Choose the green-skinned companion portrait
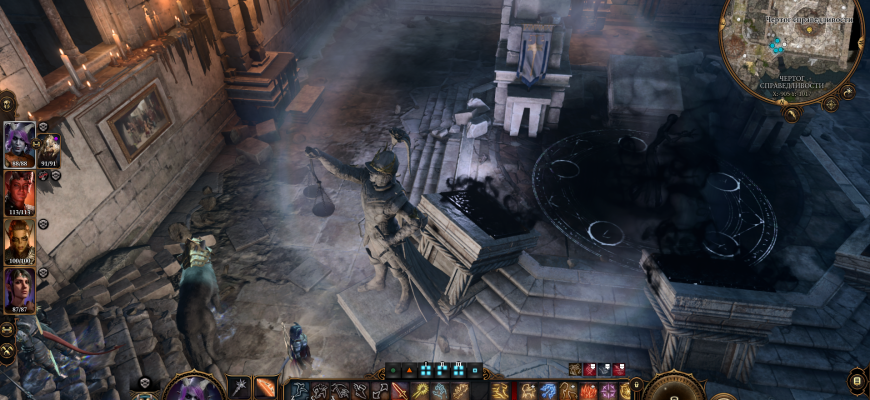The width and height of the screenshot is (870, 400). pyautogui.click(x=19, y=239)
